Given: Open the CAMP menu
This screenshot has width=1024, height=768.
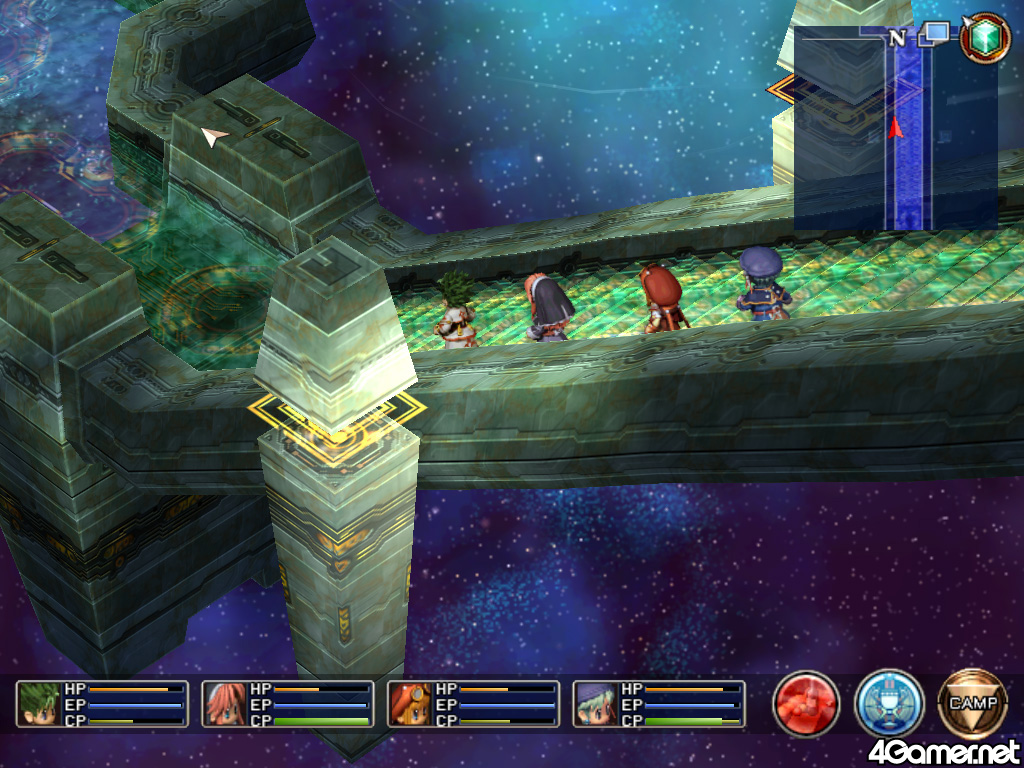Looking at the screenshot, I should pyautogui.click(x=972, y=704).
